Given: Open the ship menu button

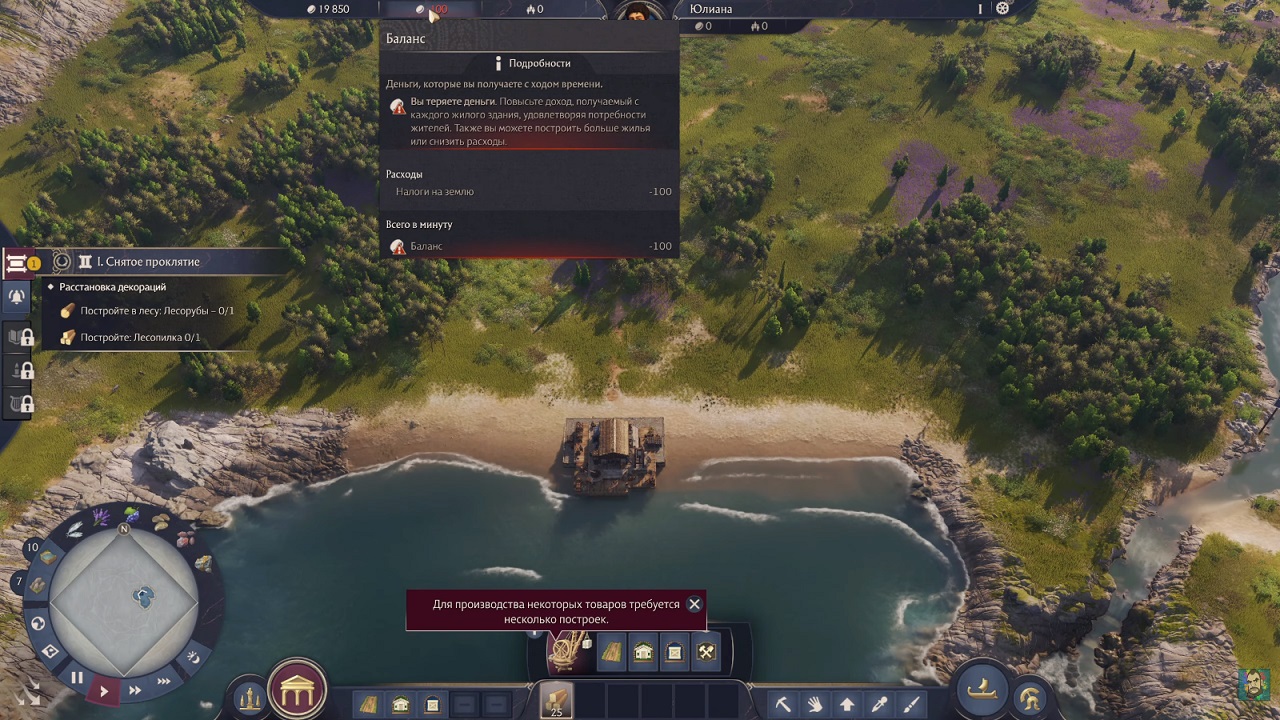Looking at the screenshot, I should point(981,688).
